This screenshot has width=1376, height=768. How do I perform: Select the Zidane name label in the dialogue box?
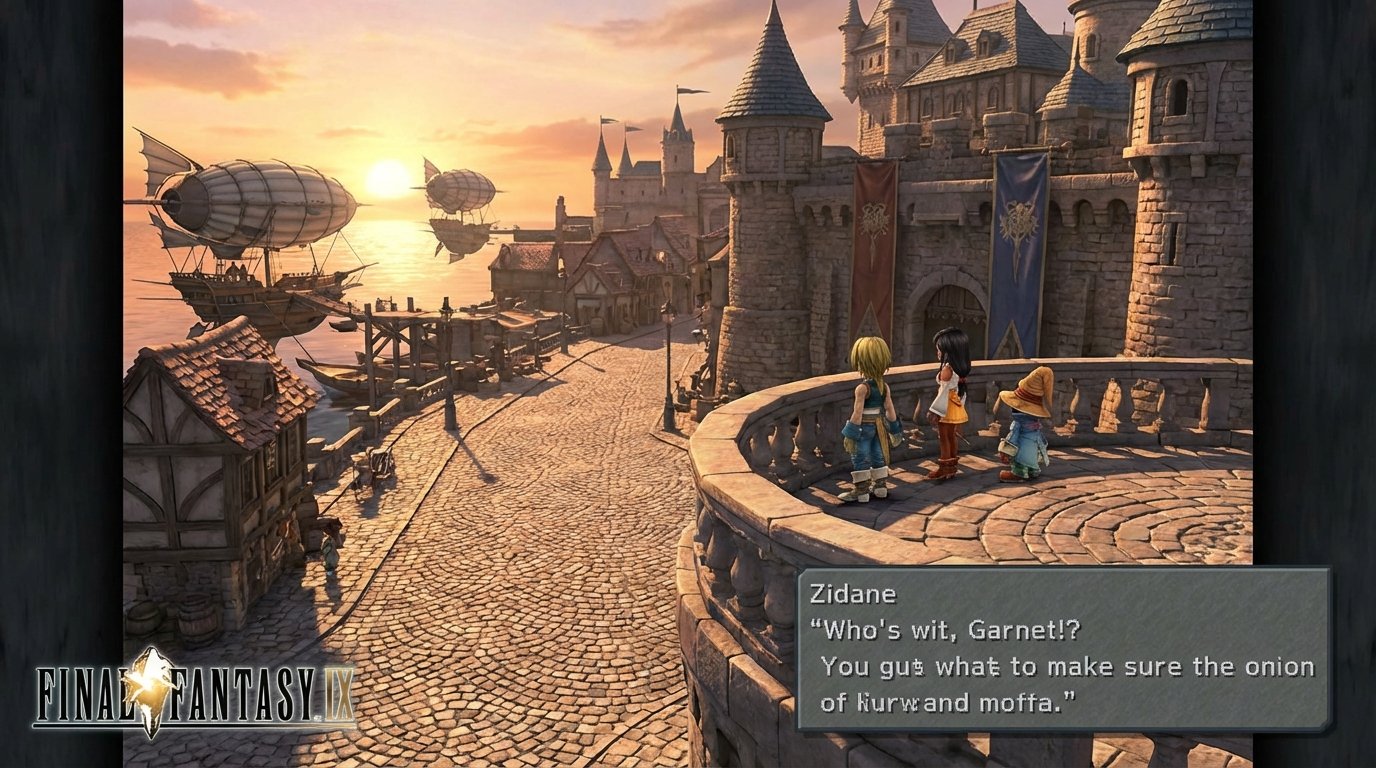[855, 594]
